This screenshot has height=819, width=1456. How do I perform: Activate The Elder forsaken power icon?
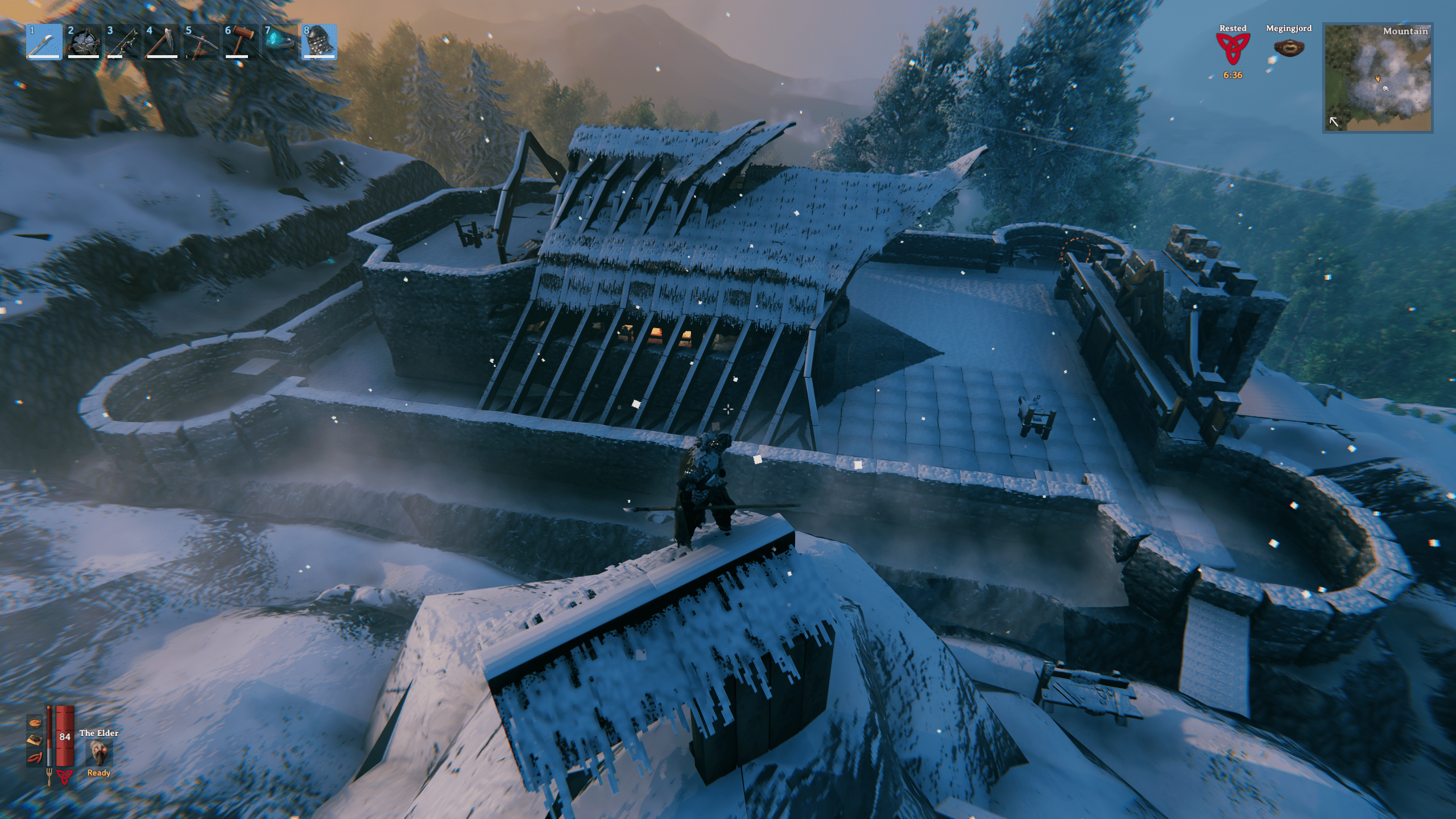click(99, 753)
